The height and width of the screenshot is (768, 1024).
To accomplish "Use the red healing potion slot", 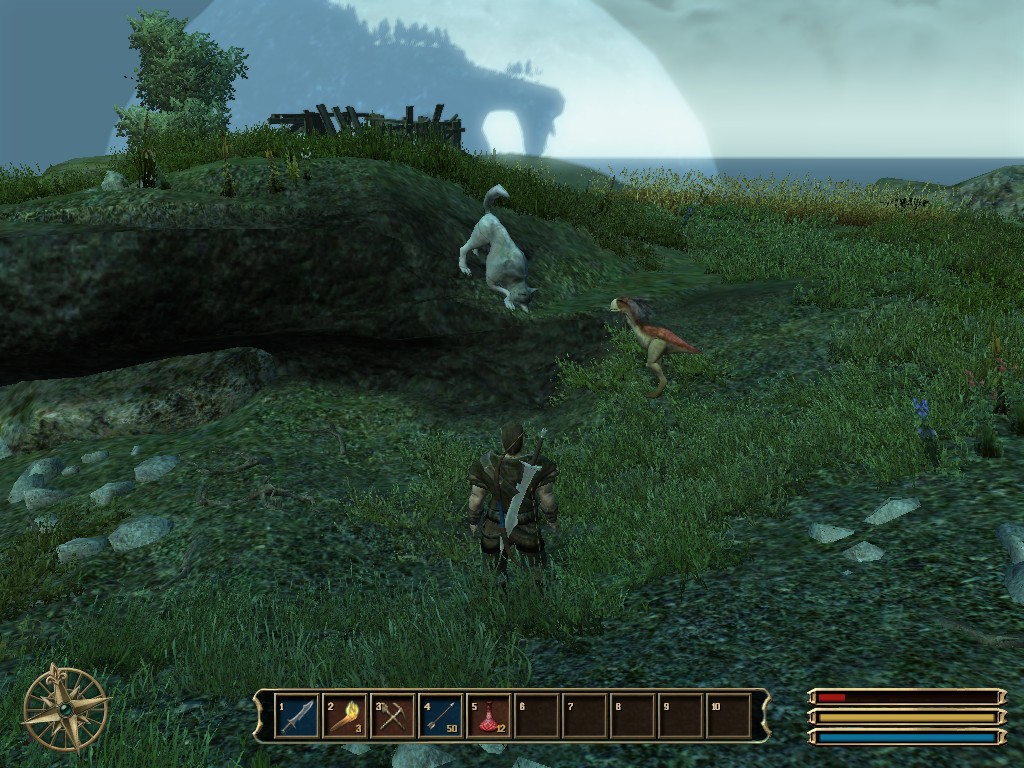I will (489, 716).
